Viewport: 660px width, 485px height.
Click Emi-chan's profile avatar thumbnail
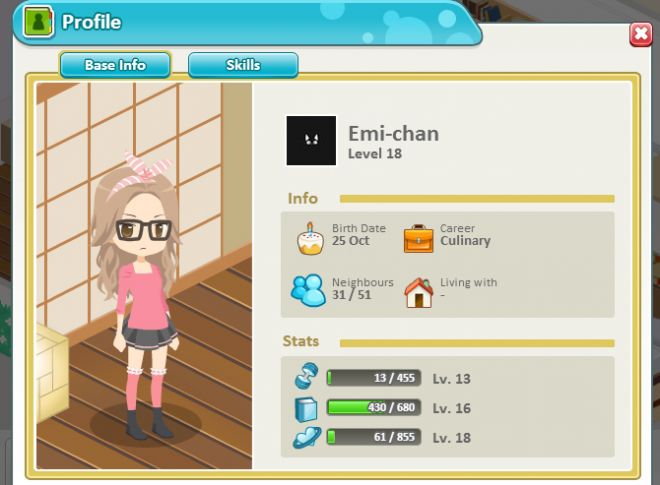point(311,140)
